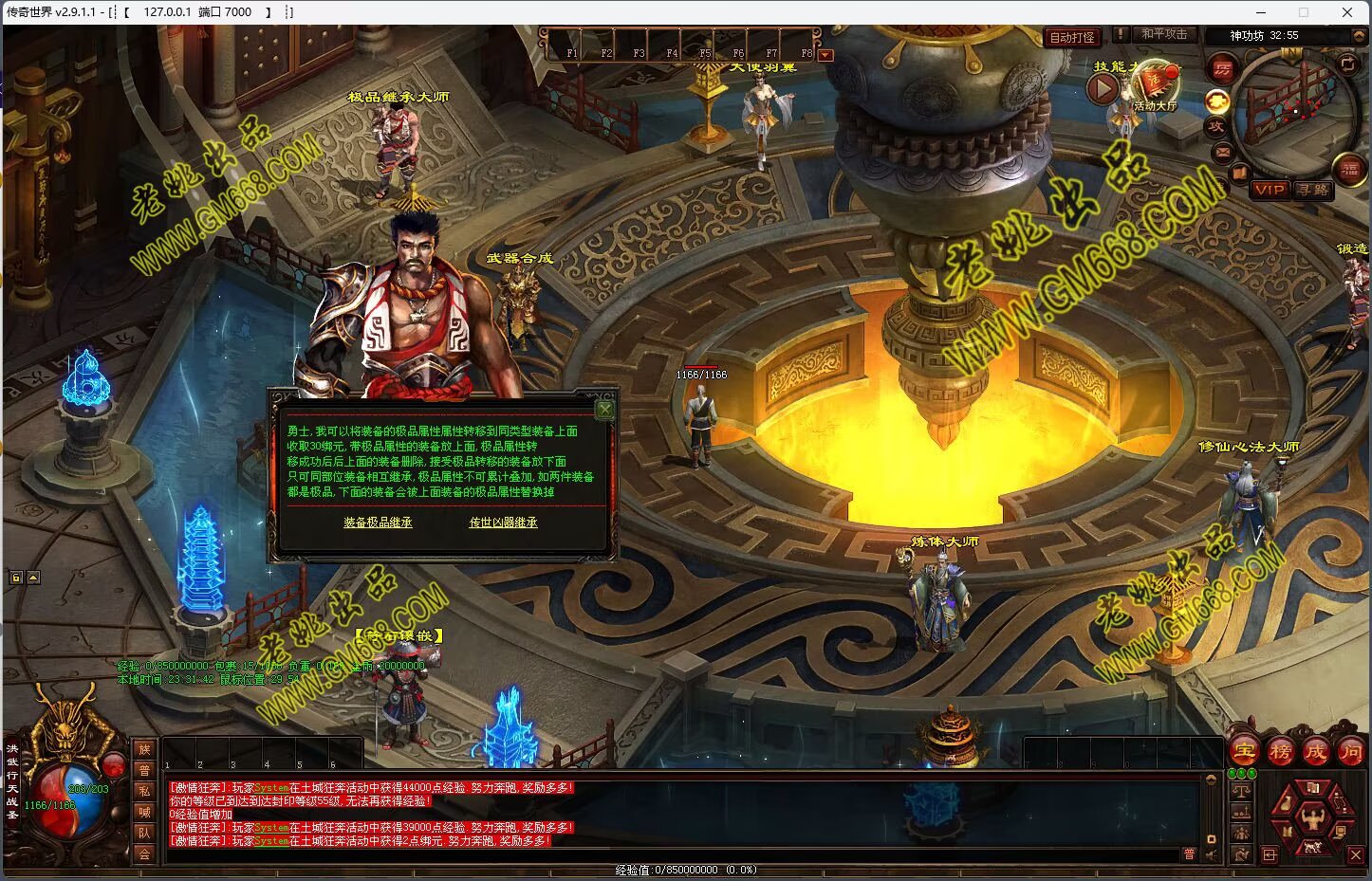Open the 成 achievements orb
Image resolution: width=1372 pixels, height=881 pixels.
pos(1315,751)
